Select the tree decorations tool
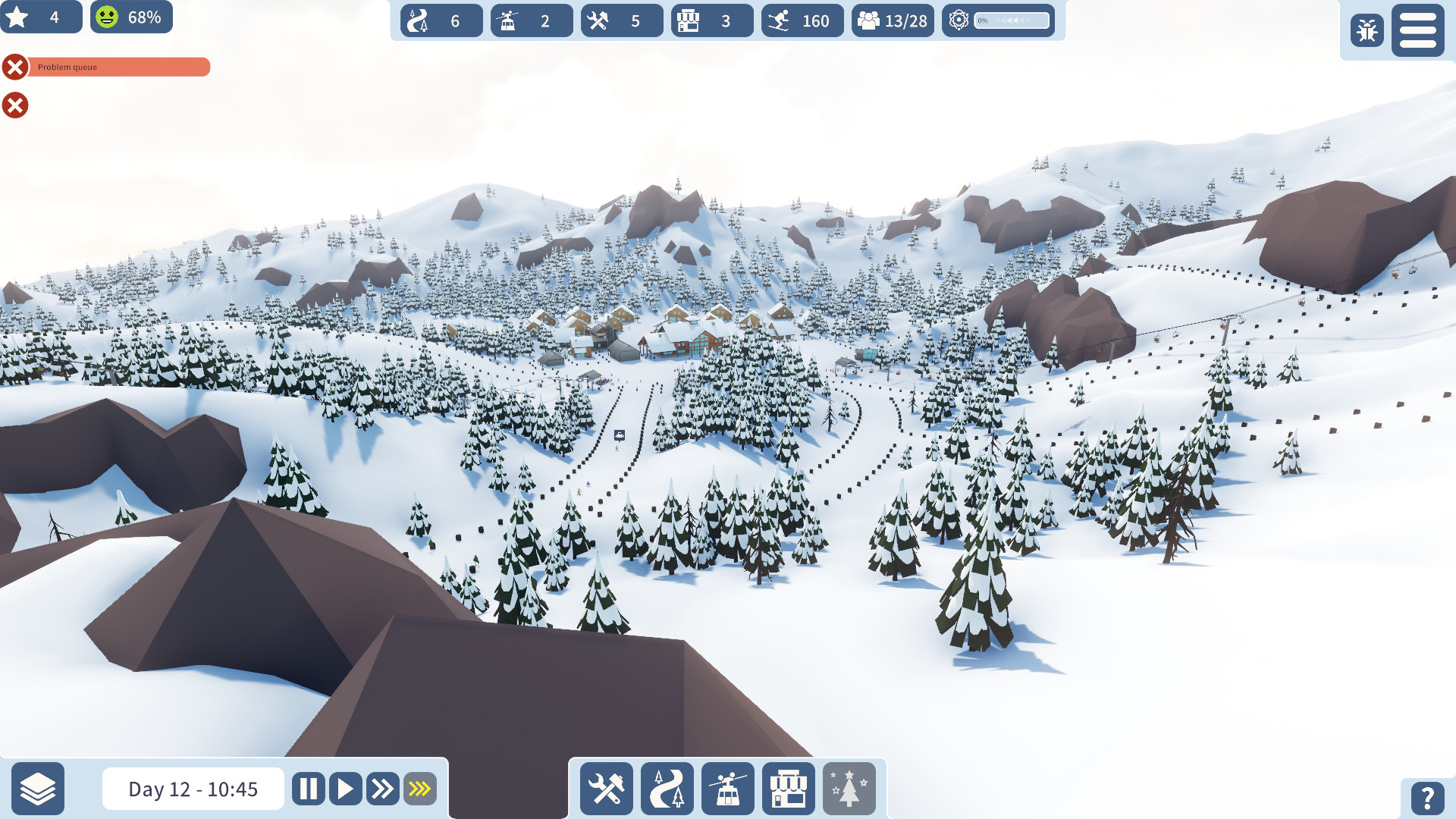1456x819 pixels. [x=849, y=789]
